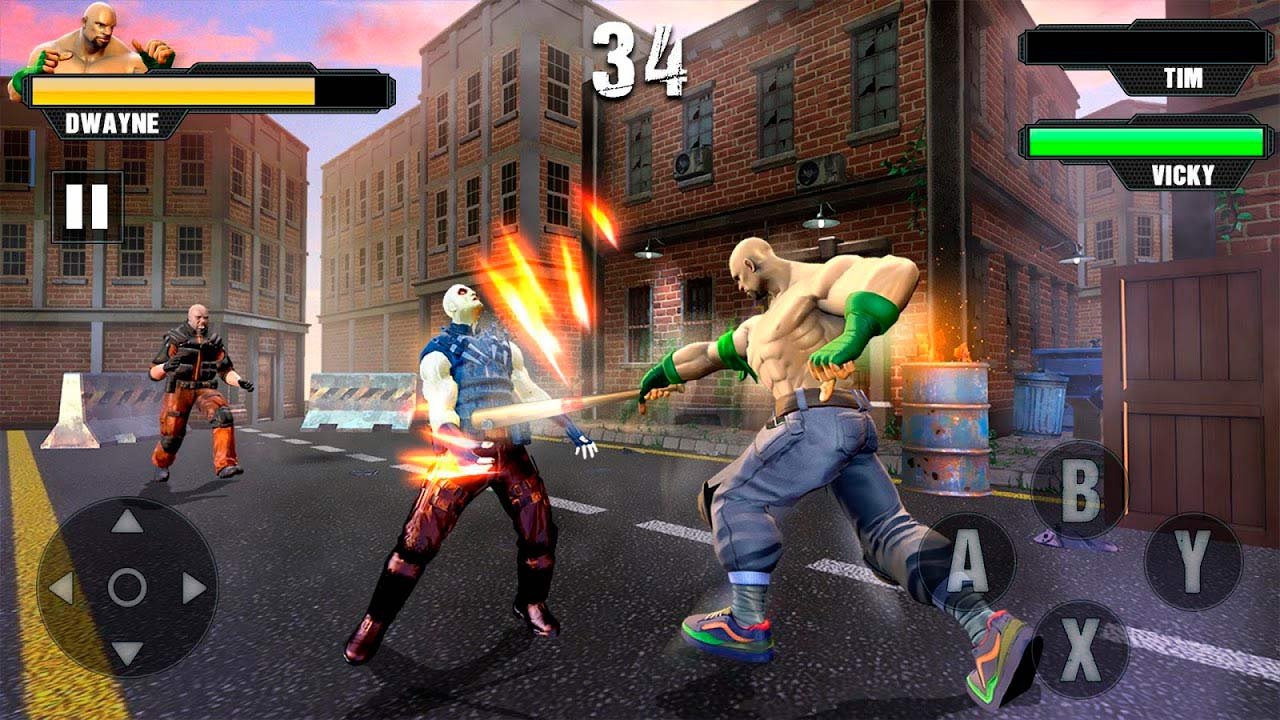
Task: Move up with the D-pad up arrow
Action: coord(127,521)
